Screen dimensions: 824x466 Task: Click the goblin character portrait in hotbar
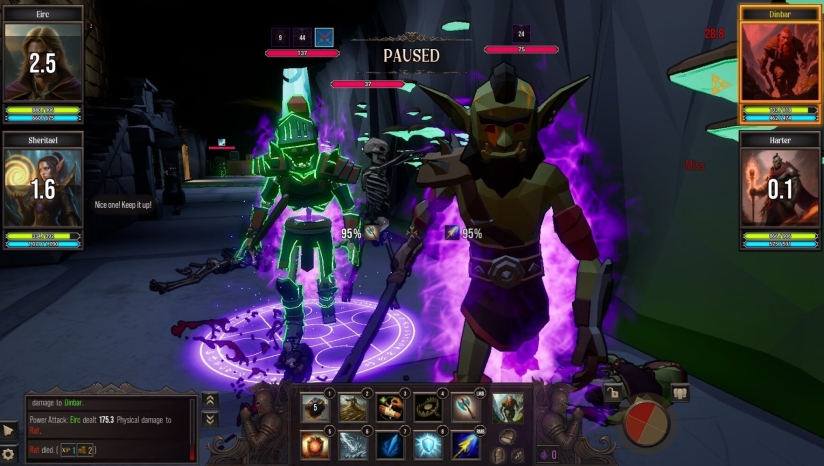tap(507, 407)
